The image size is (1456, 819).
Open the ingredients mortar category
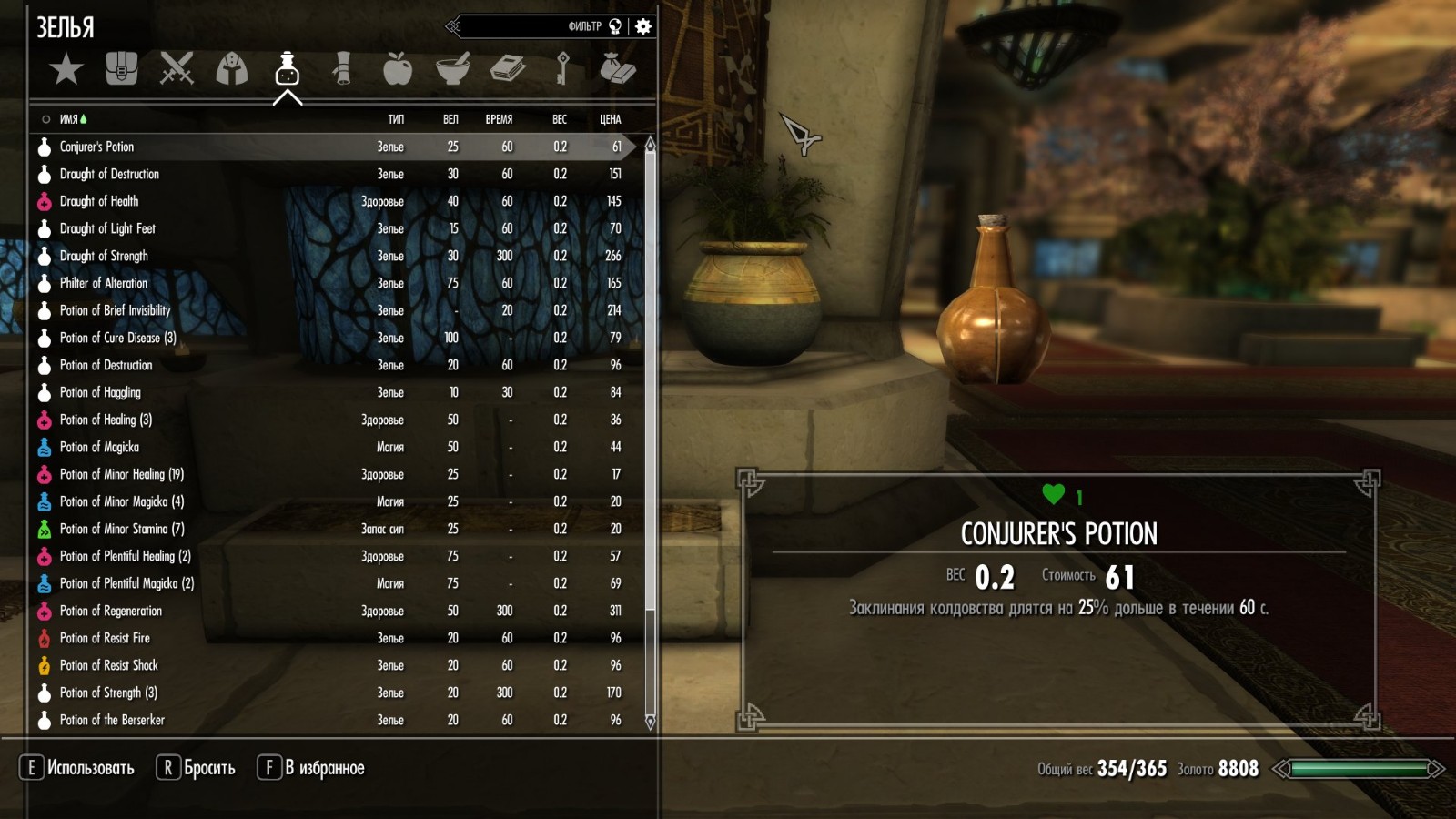click(452, 69)
